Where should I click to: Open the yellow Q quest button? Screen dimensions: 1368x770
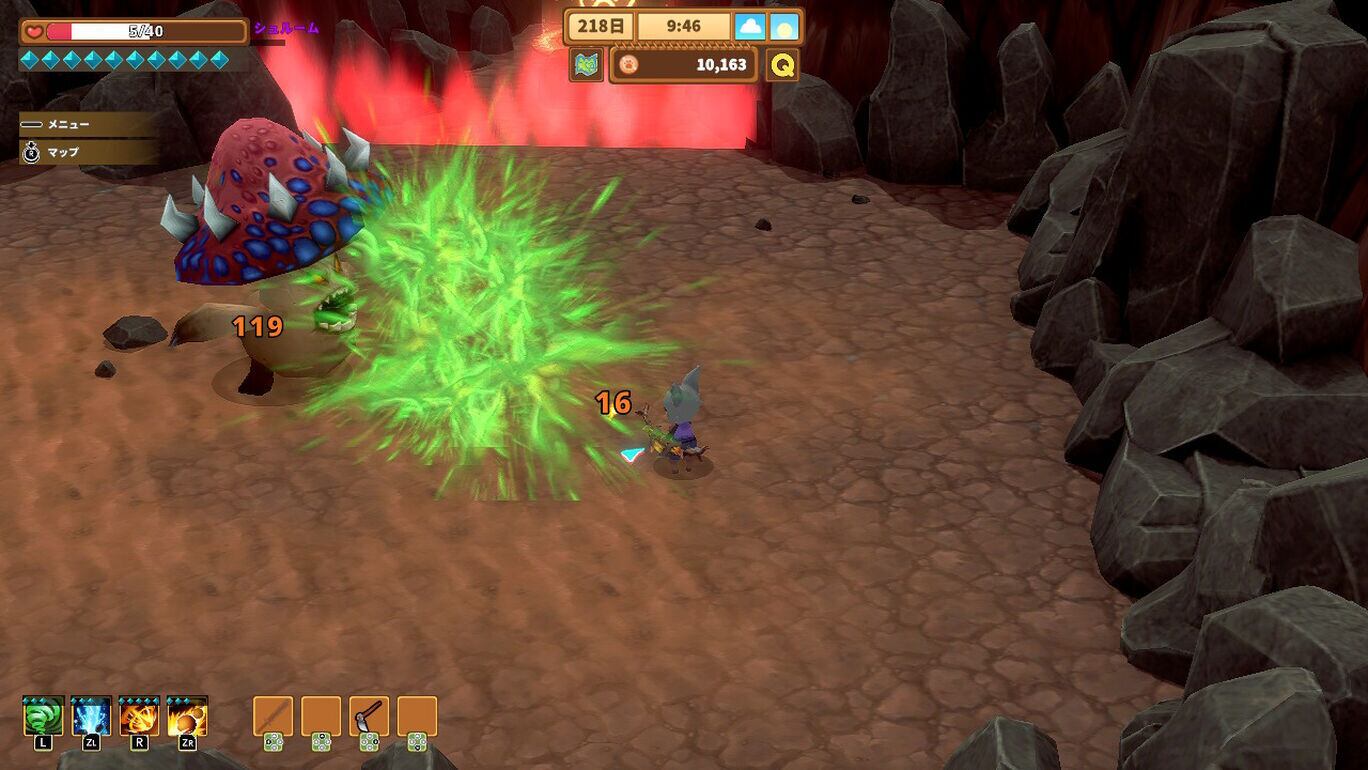782,65
